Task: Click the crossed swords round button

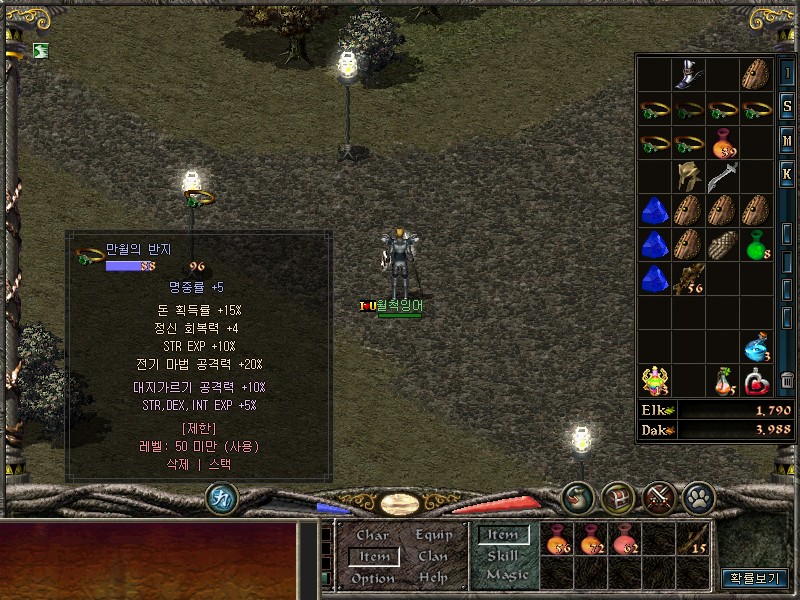Action: point(658,497)
